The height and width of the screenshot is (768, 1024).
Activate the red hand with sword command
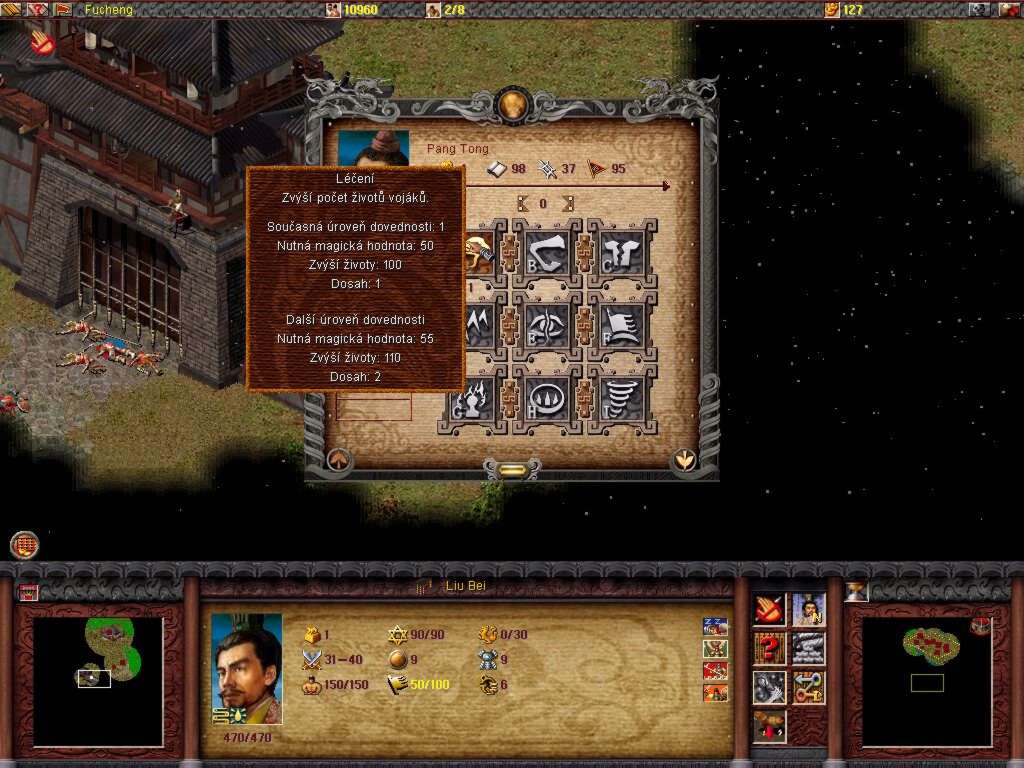769,610
